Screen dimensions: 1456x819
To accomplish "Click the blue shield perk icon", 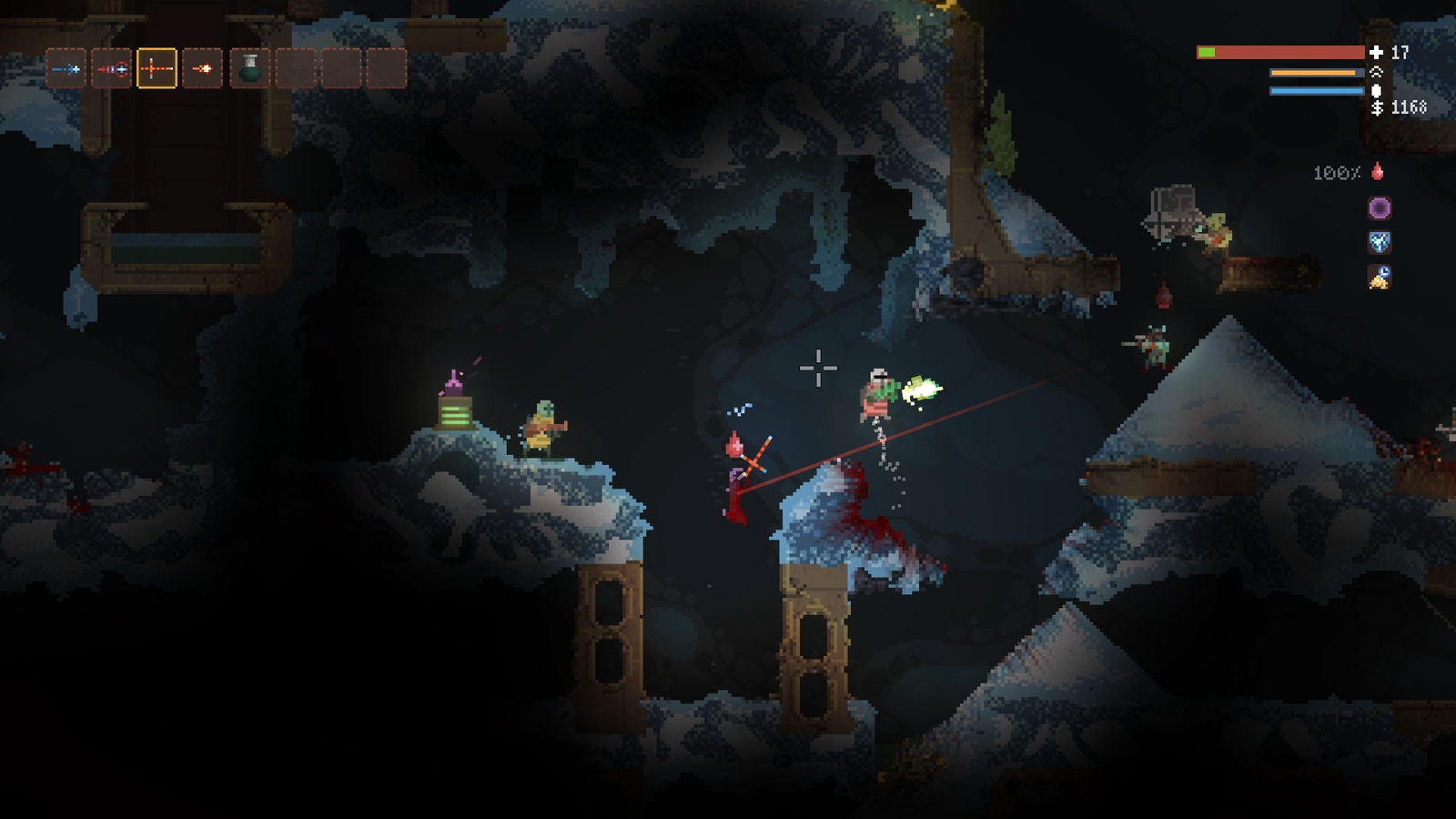I will [x=1380, y=242].
